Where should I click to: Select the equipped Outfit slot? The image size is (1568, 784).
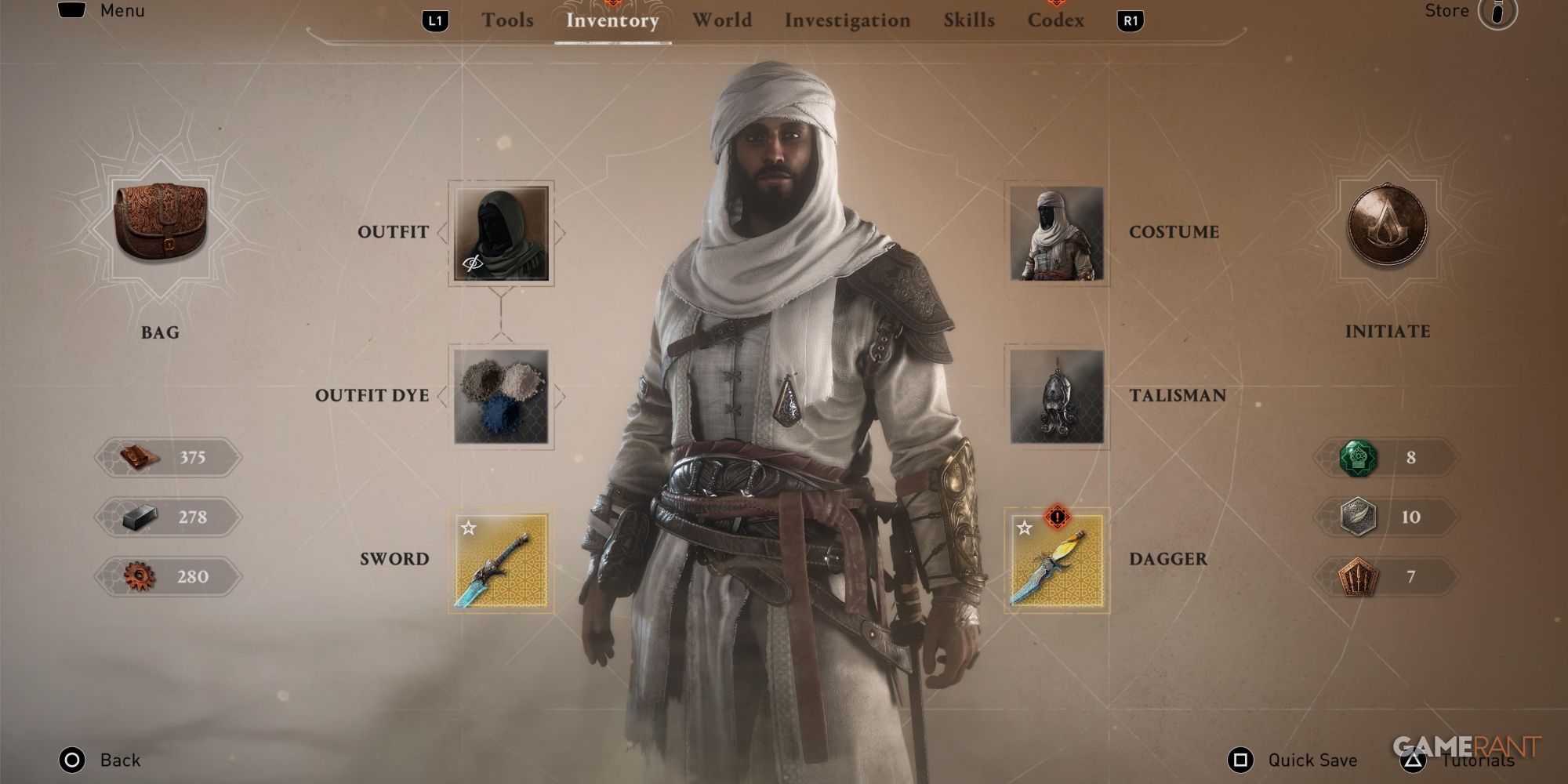[499, 233]
